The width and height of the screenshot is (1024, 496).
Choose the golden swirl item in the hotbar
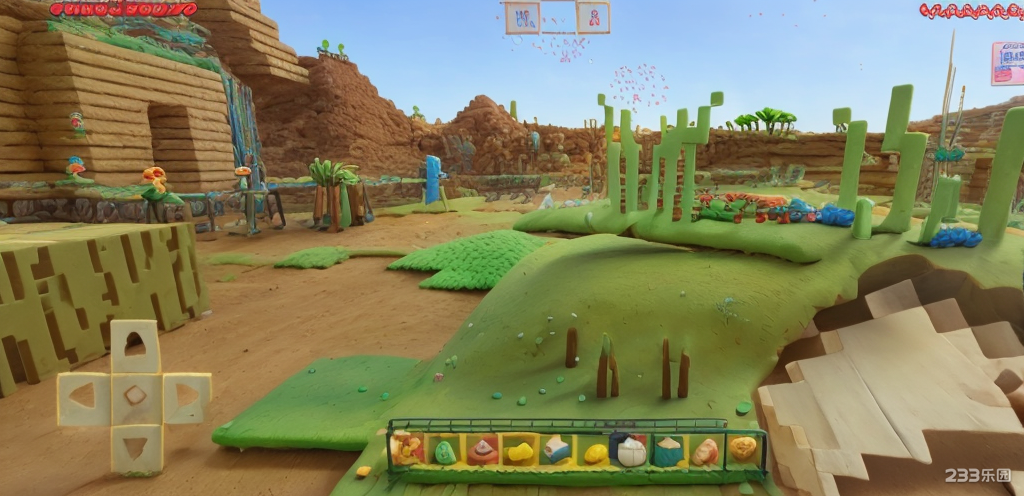[742, 449]
